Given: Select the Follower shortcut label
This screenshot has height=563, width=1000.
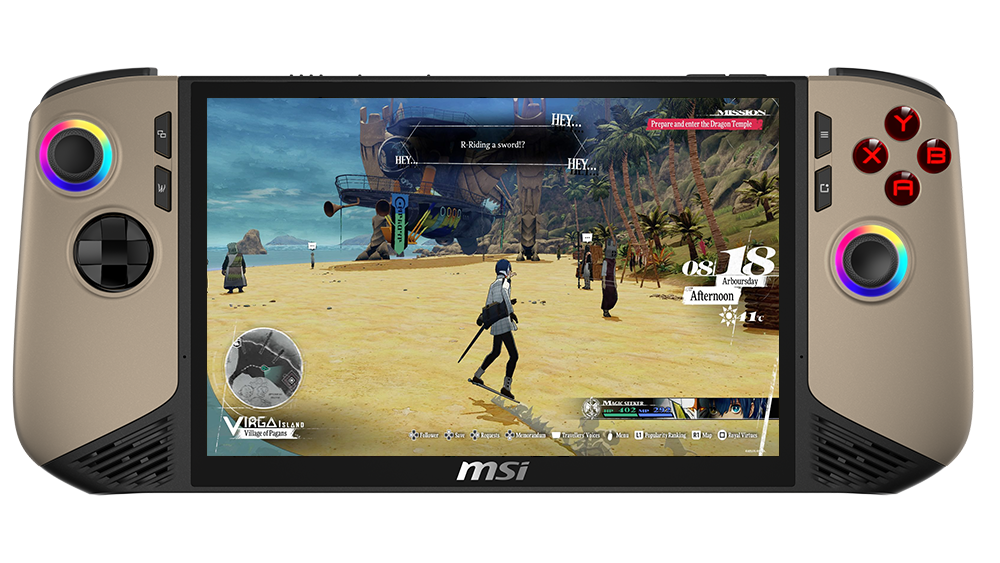Looking at the screenshot, I should [x=427, y=436].
